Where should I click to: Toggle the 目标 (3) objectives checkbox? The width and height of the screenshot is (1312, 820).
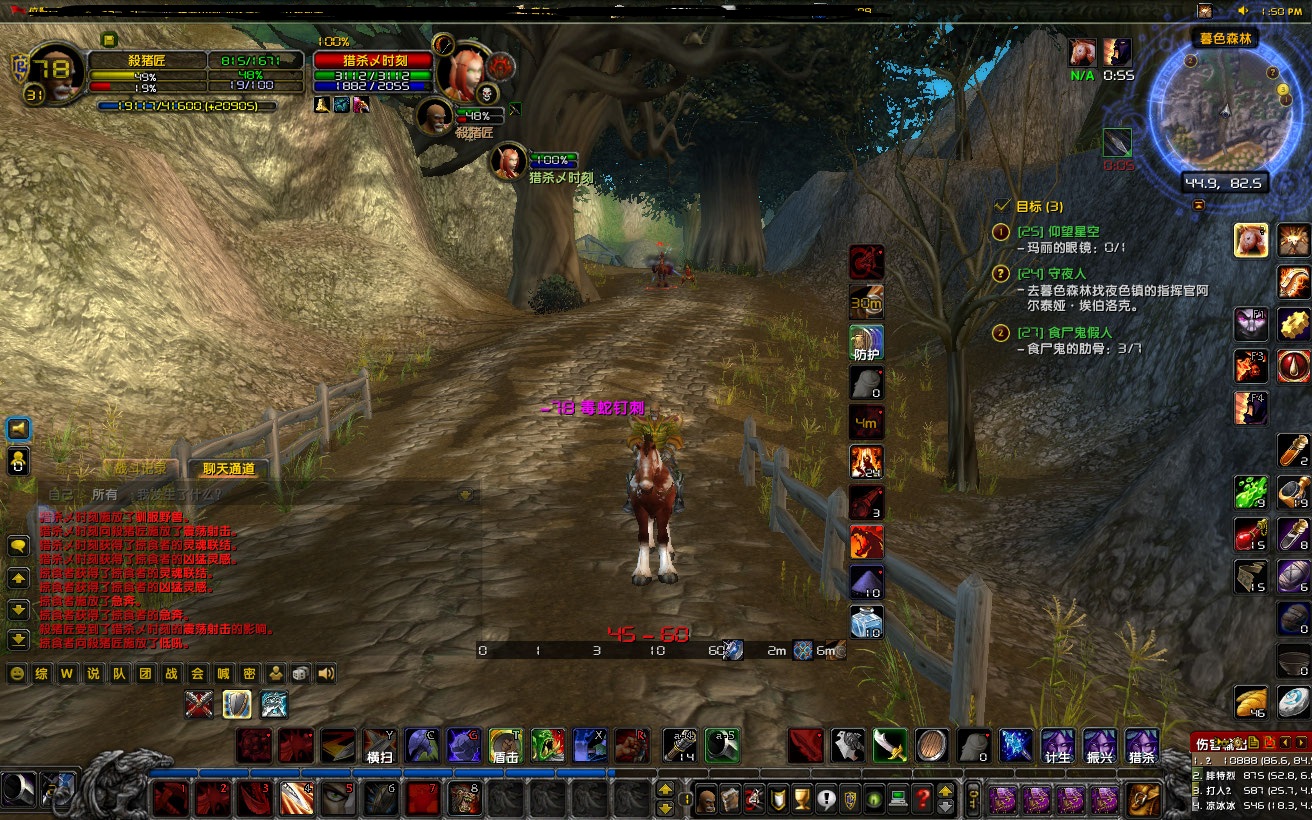(x=1003, y=205)
